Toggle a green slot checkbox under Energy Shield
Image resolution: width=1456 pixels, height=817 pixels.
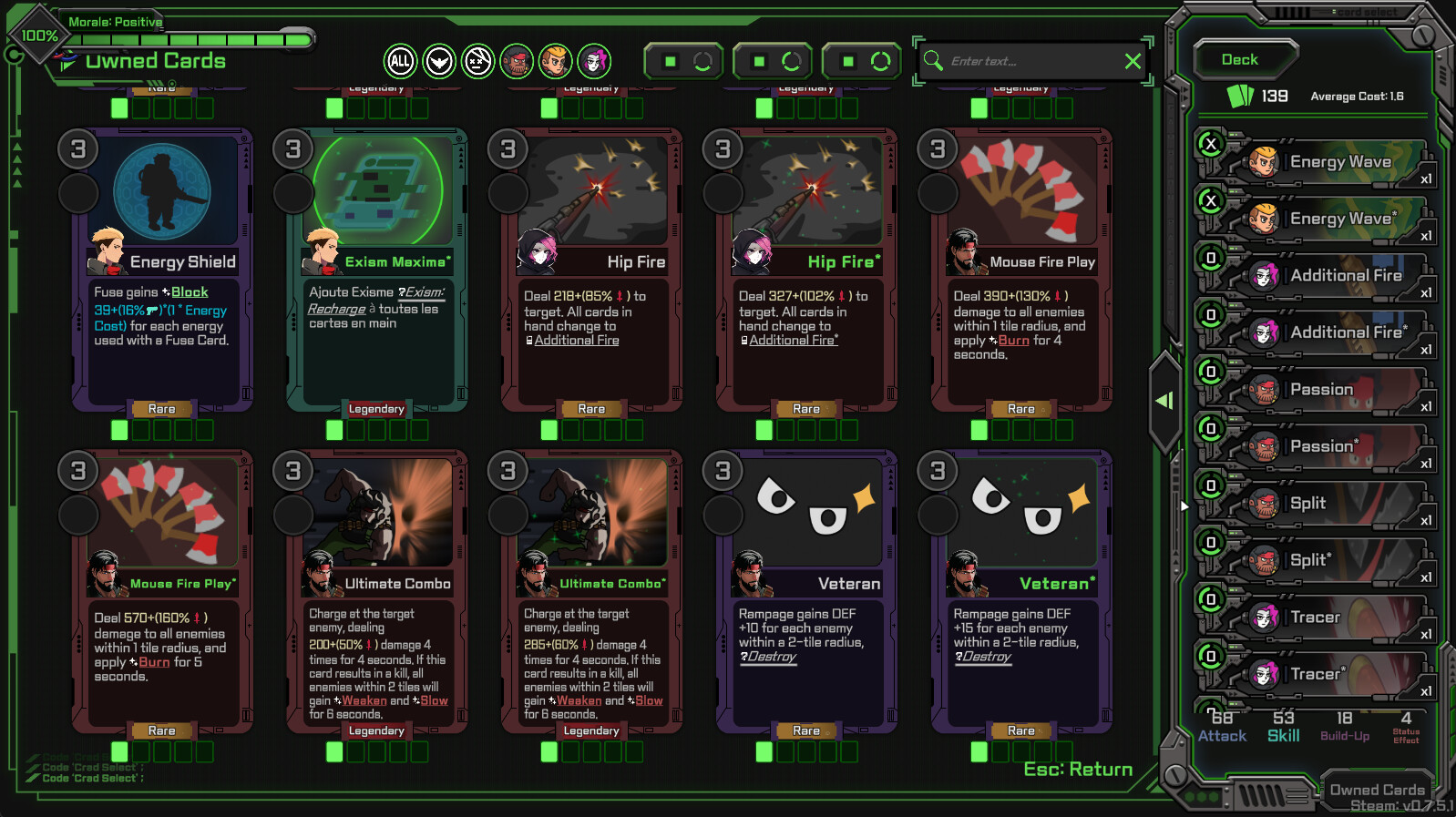coord(119,429)
